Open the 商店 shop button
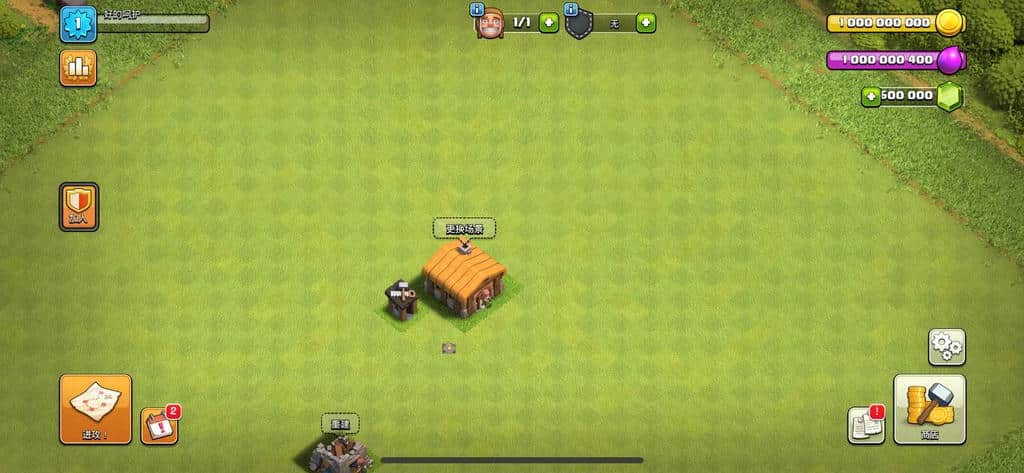 point(929,409)
